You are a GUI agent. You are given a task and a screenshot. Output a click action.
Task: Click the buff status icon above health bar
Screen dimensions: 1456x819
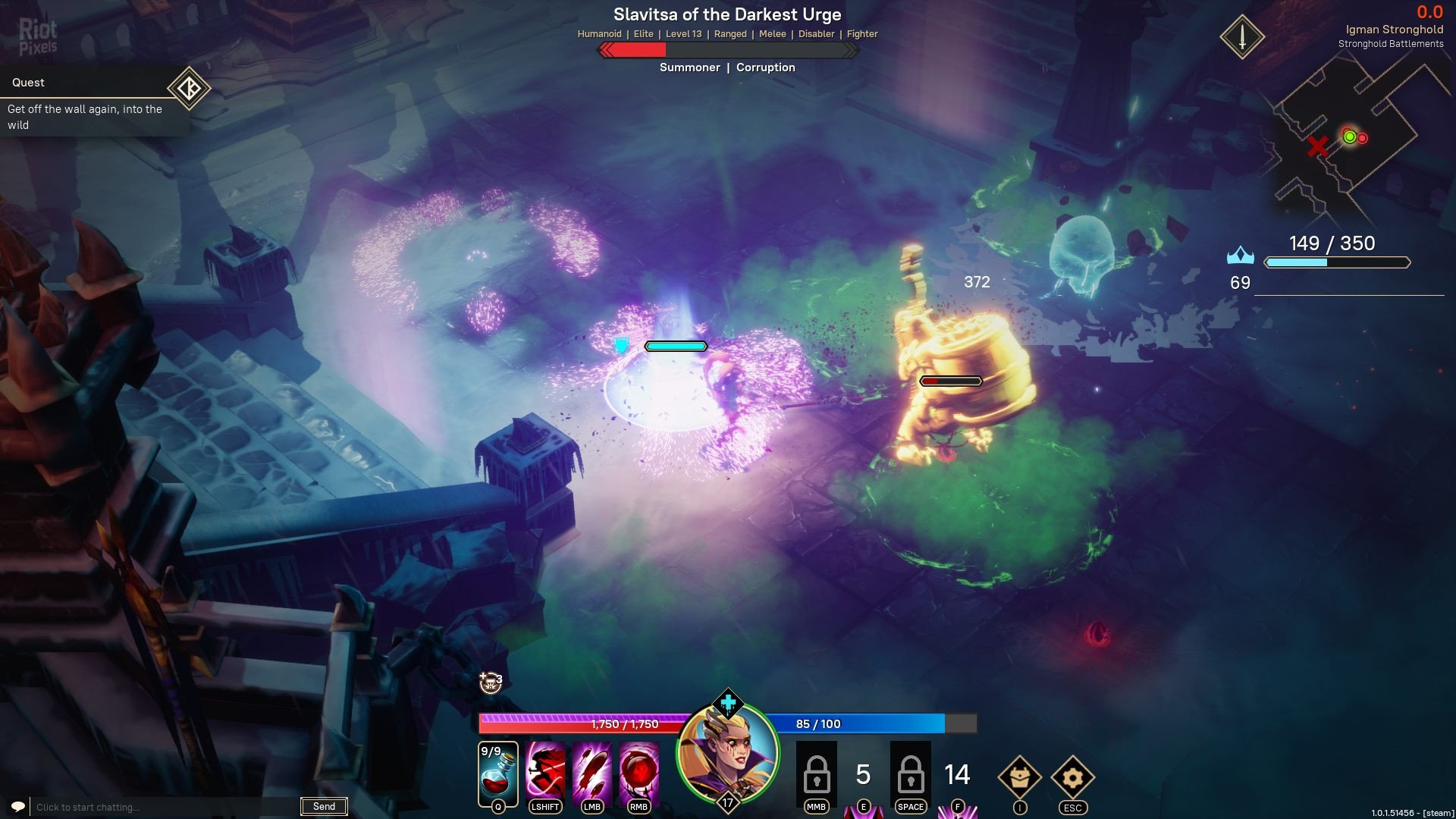(x=491, y=682)
